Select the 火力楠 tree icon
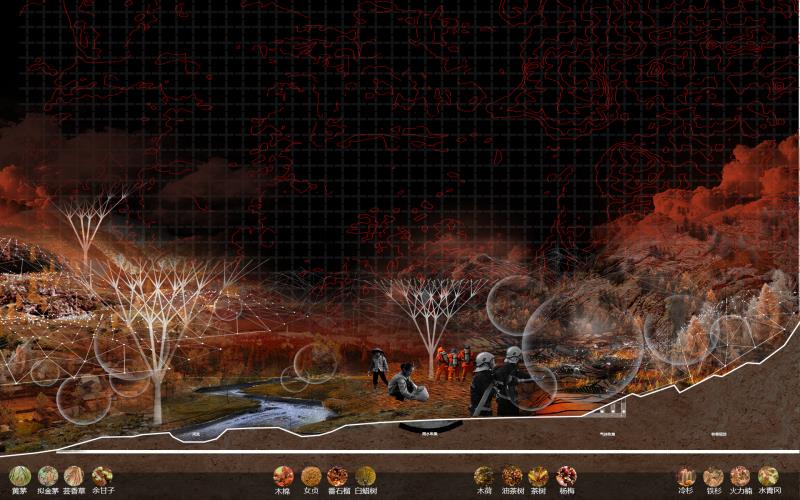 click(x=740, y=476)
